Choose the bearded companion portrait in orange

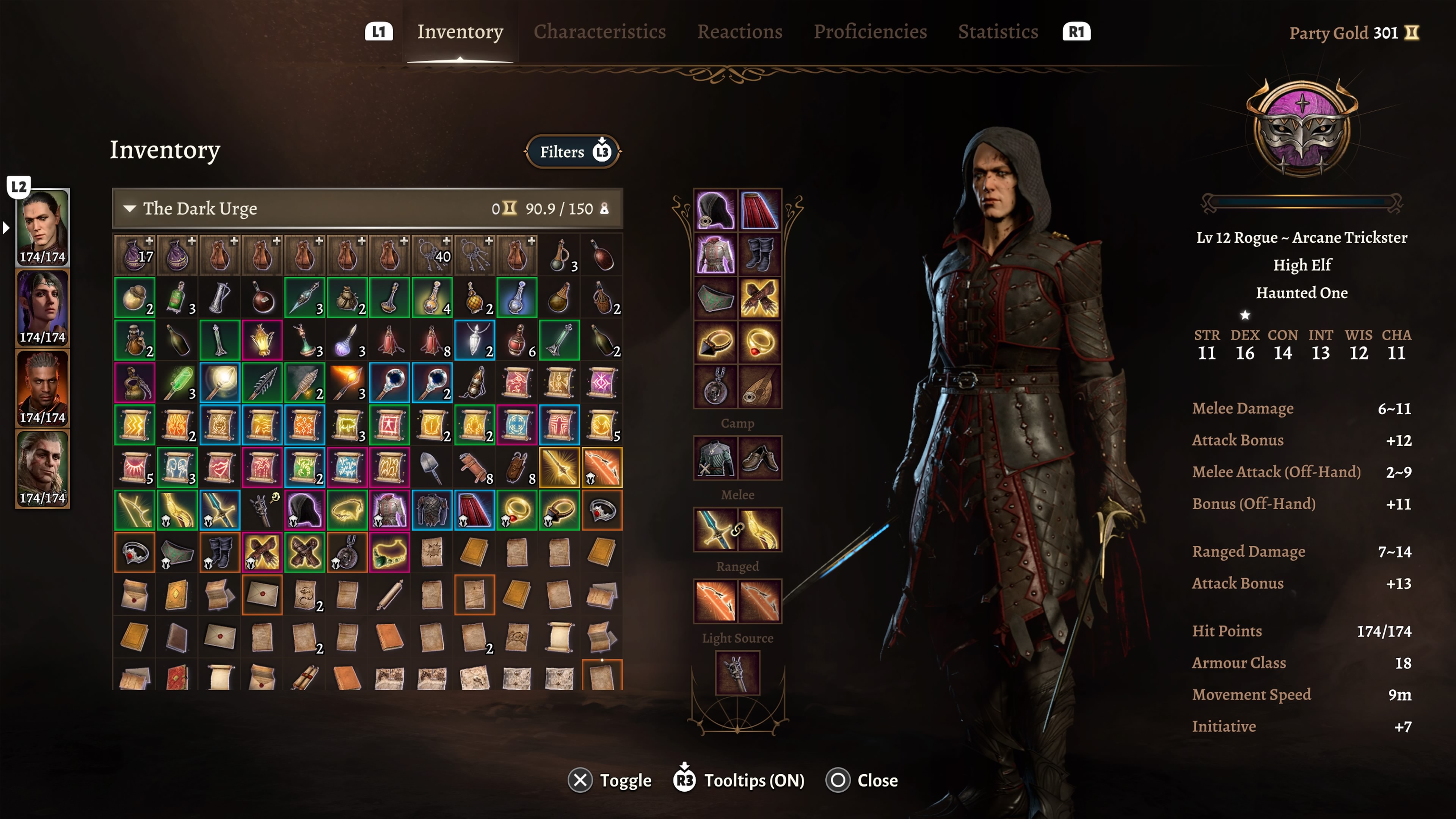42,388
